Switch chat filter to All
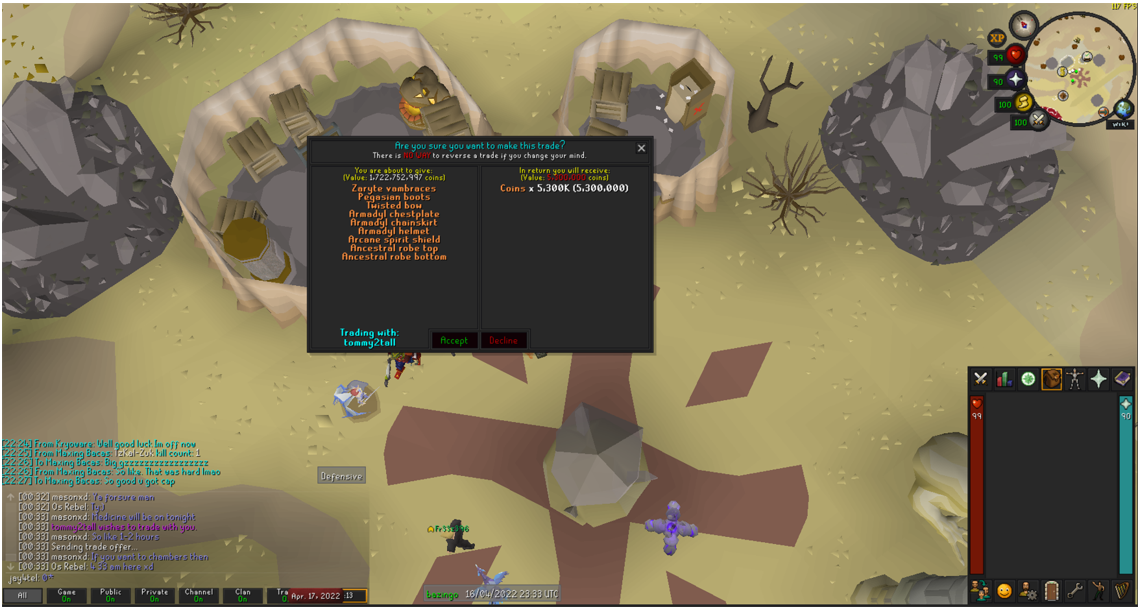1138x607 pixels. click(22, 595)
